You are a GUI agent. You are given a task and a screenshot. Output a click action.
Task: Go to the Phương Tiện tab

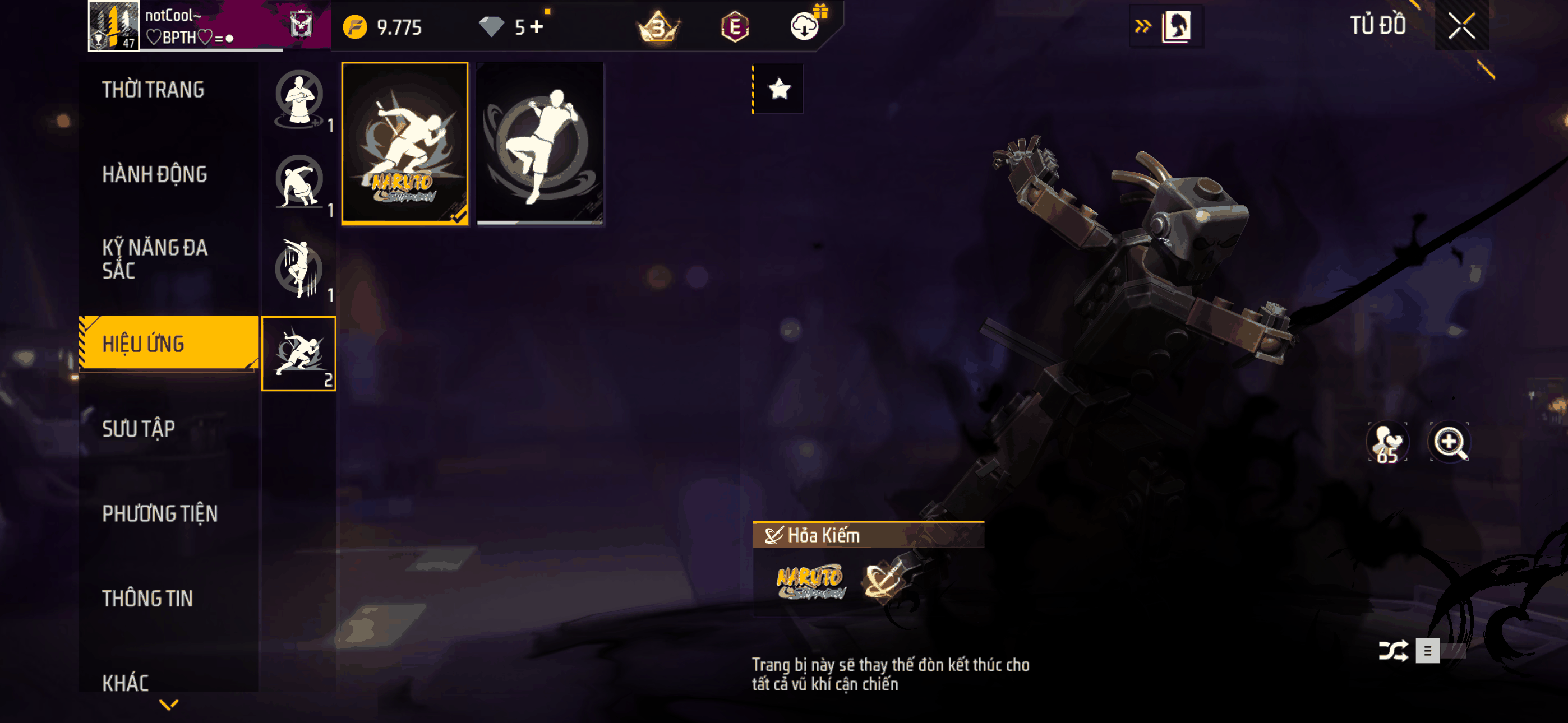pyautogui.click(x=159, y=513)
